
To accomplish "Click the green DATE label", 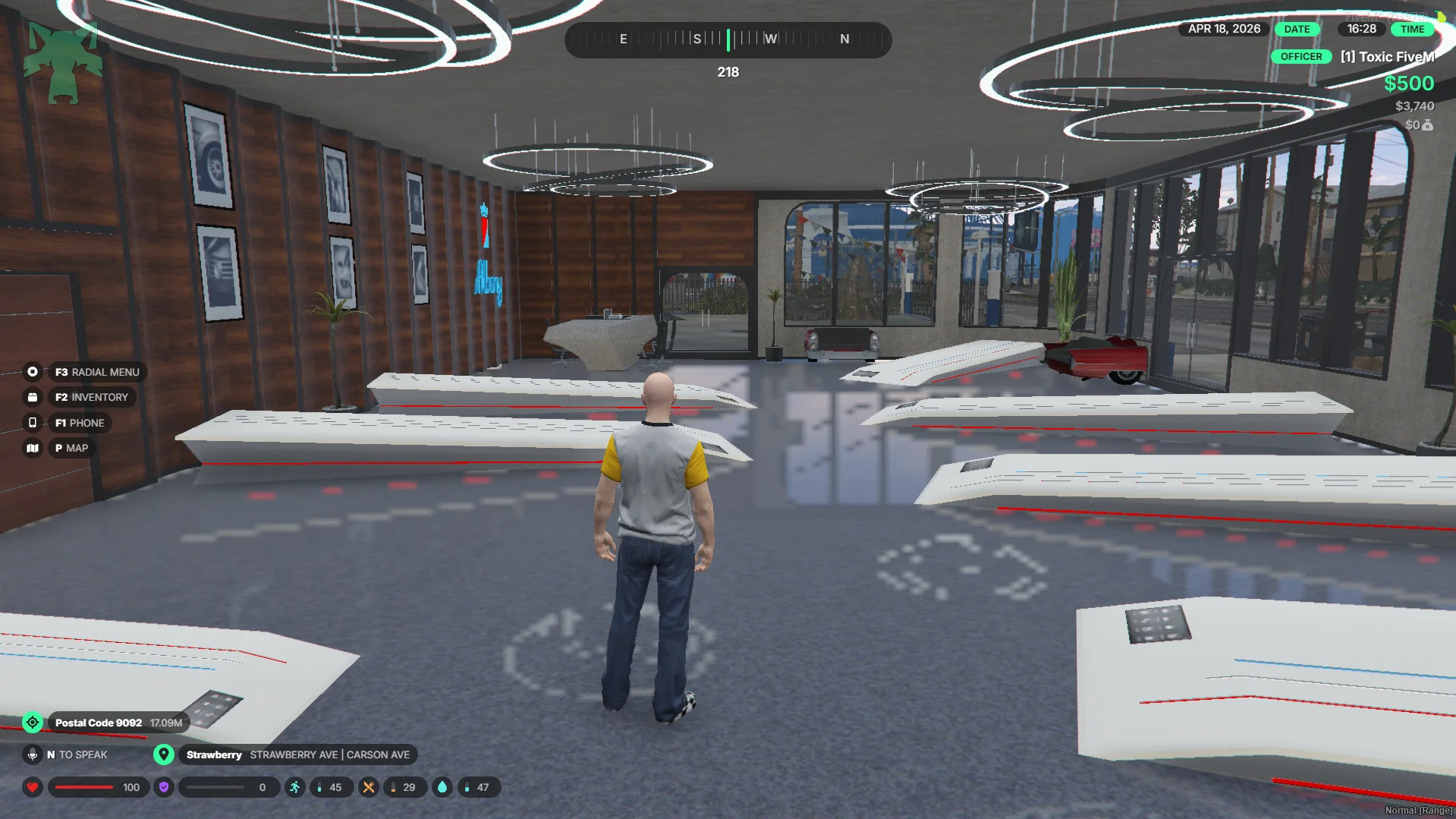I will (1297, 29).
